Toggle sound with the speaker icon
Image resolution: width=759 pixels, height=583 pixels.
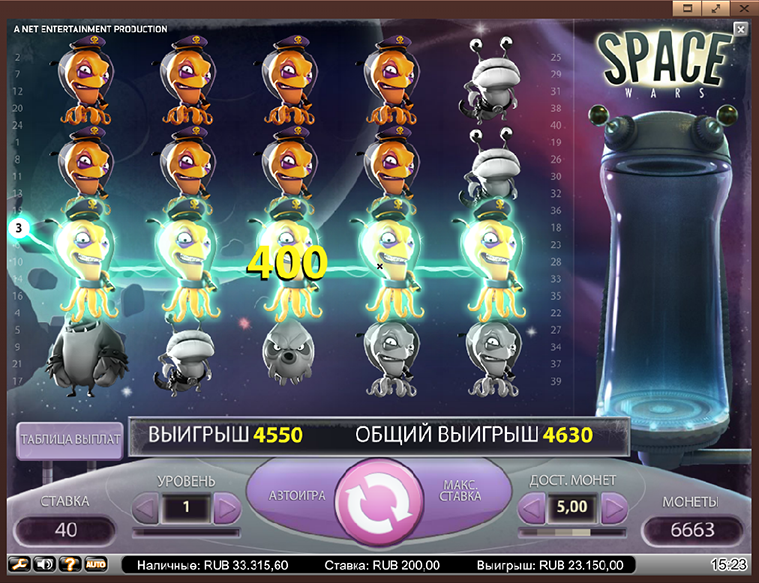[43, 565]
